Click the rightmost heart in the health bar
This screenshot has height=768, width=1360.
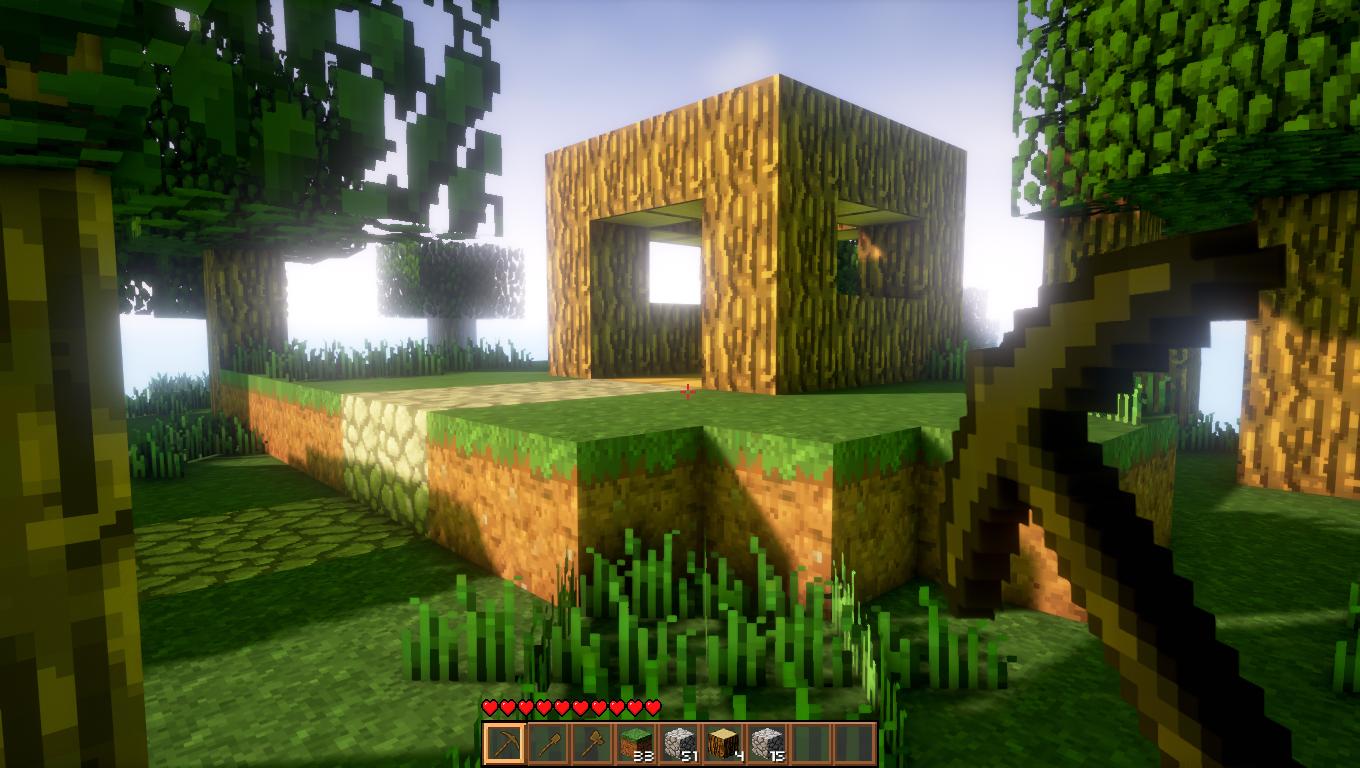pos(651,708)
